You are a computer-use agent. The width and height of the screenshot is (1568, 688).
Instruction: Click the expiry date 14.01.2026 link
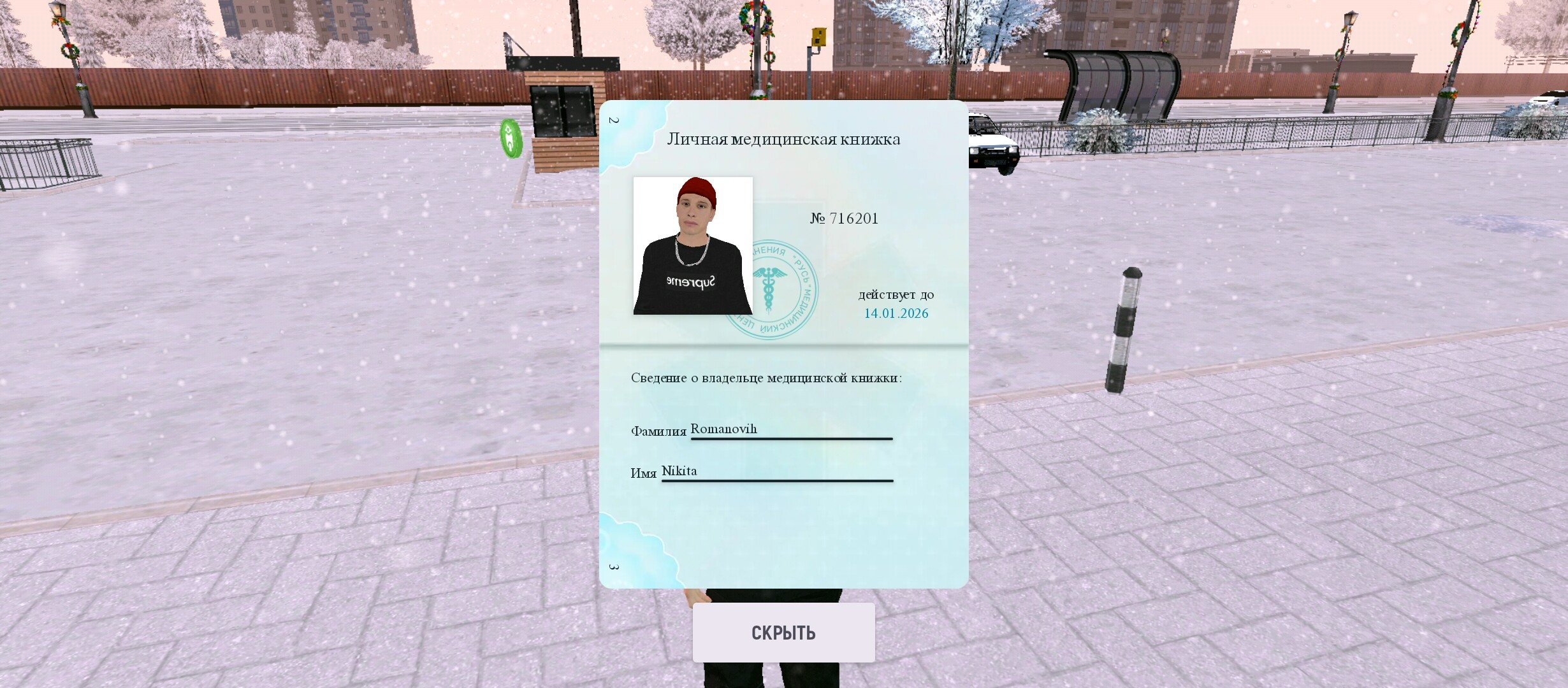tap(896, 313)
